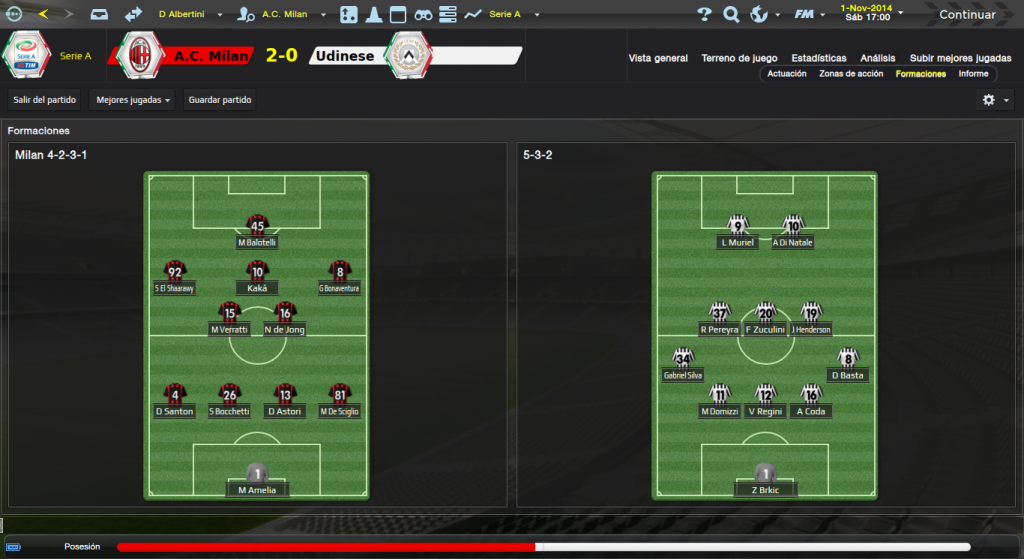Save the match with Guardar partido
The image size is (1024, 559).
click(220, 100)
